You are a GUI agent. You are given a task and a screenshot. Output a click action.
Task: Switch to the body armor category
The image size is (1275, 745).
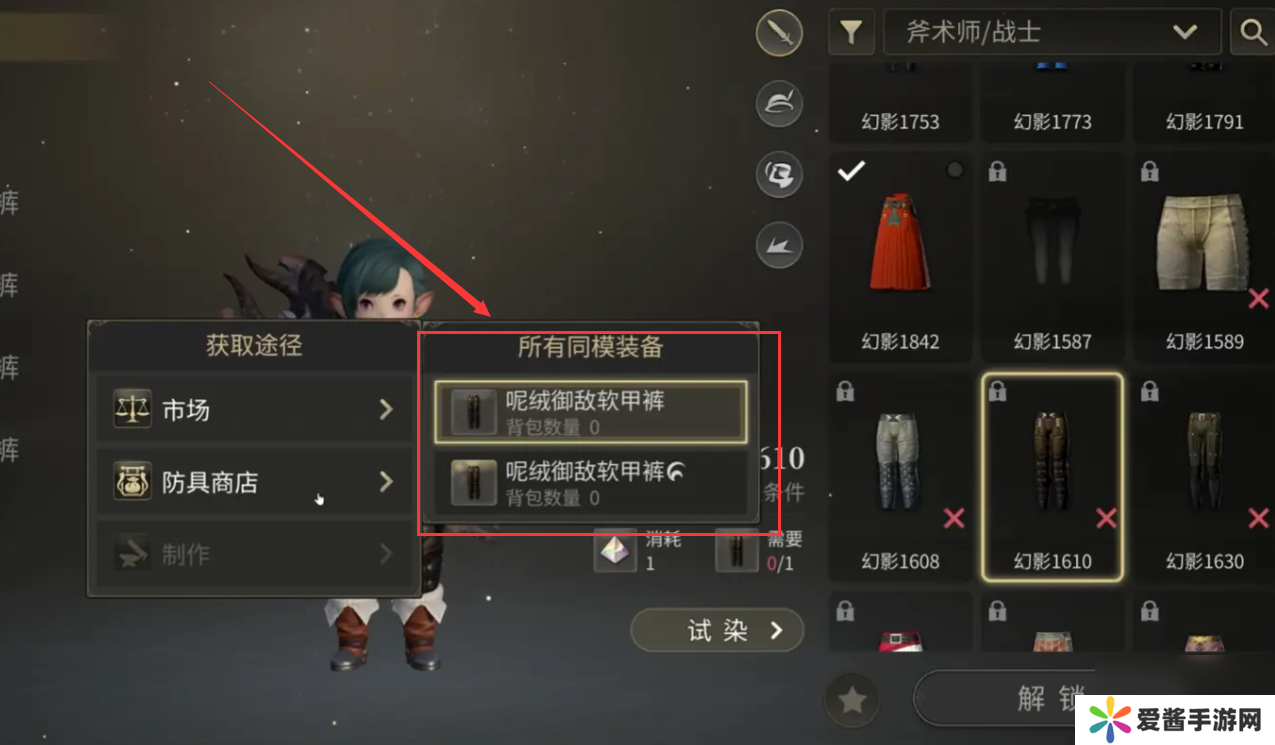point(780,175)
